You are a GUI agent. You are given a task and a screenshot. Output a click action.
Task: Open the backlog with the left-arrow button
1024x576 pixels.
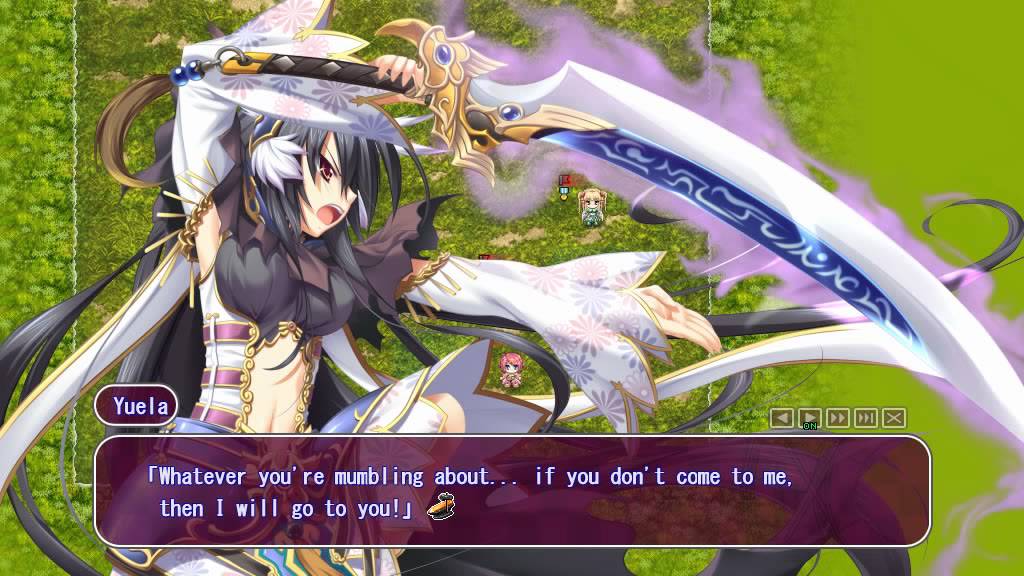[x=781, y=418]
